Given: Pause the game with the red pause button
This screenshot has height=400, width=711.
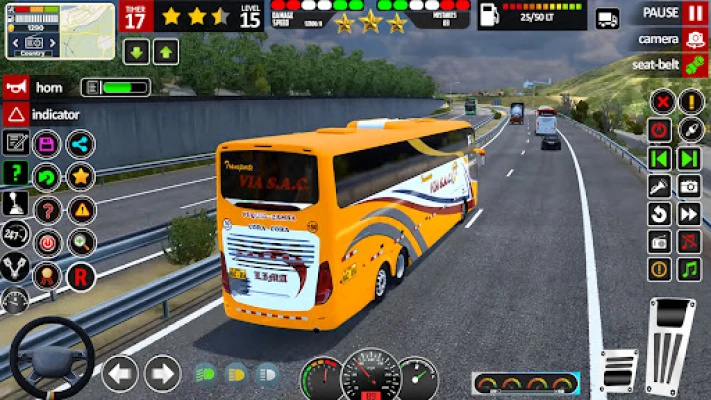Looking at the screenshot, I should [695, 13].
